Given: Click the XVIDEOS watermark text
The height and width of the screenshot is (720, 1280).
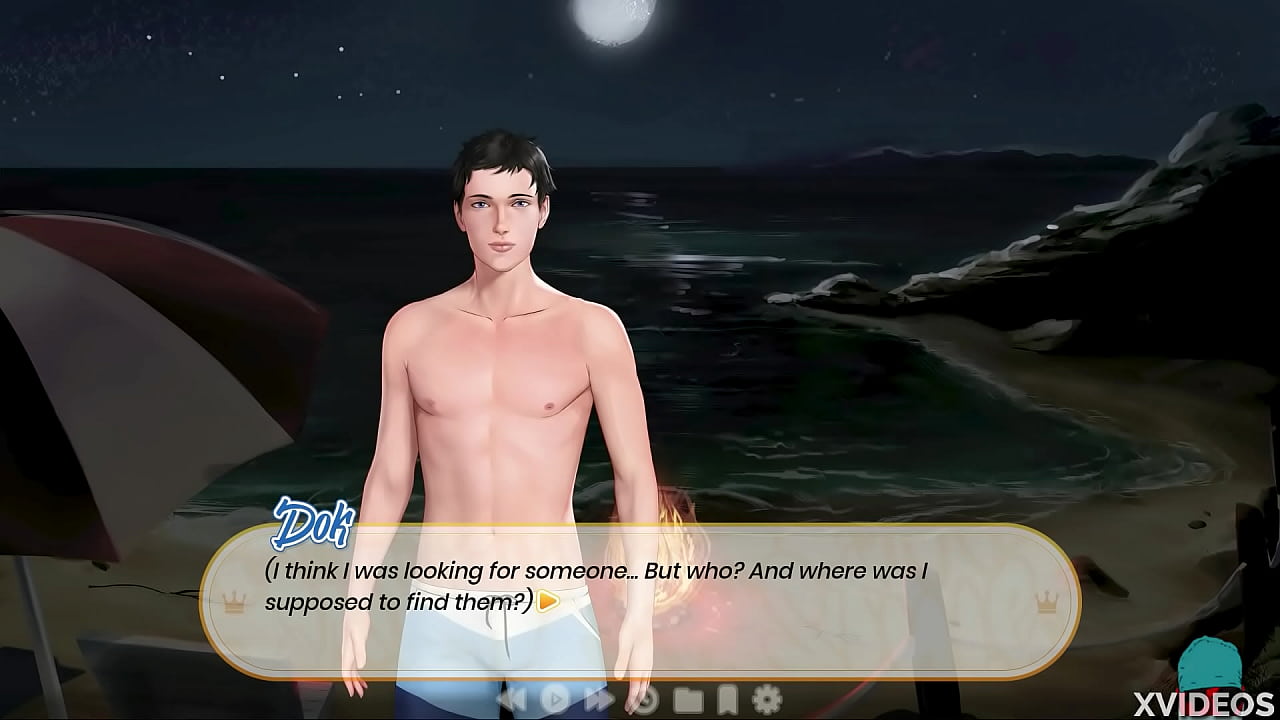Looking at the screenshot, I should coord(1205,701).
